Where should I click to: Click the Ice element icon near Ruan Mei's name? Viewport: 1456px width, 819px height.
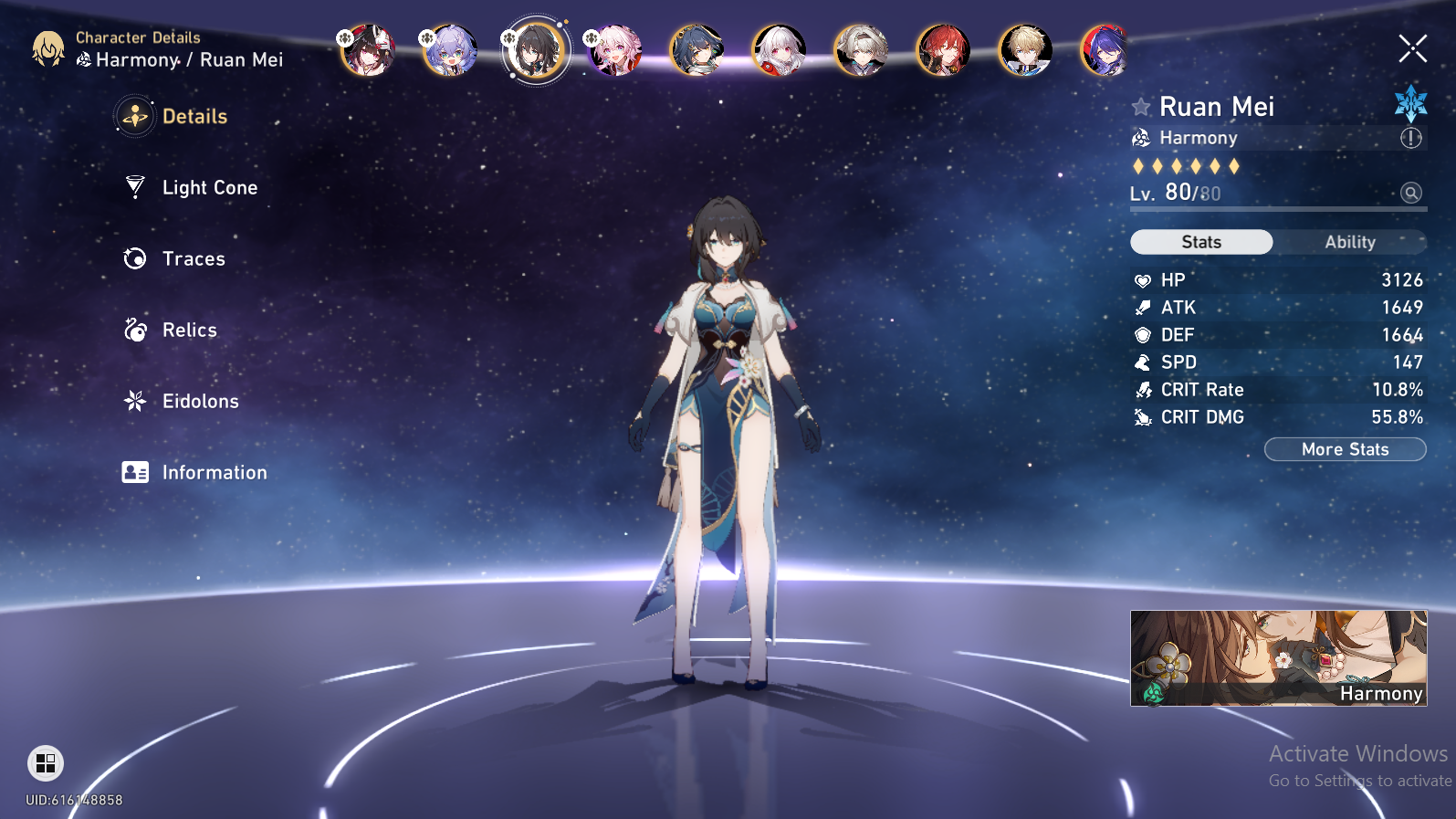click(1411, 102)
